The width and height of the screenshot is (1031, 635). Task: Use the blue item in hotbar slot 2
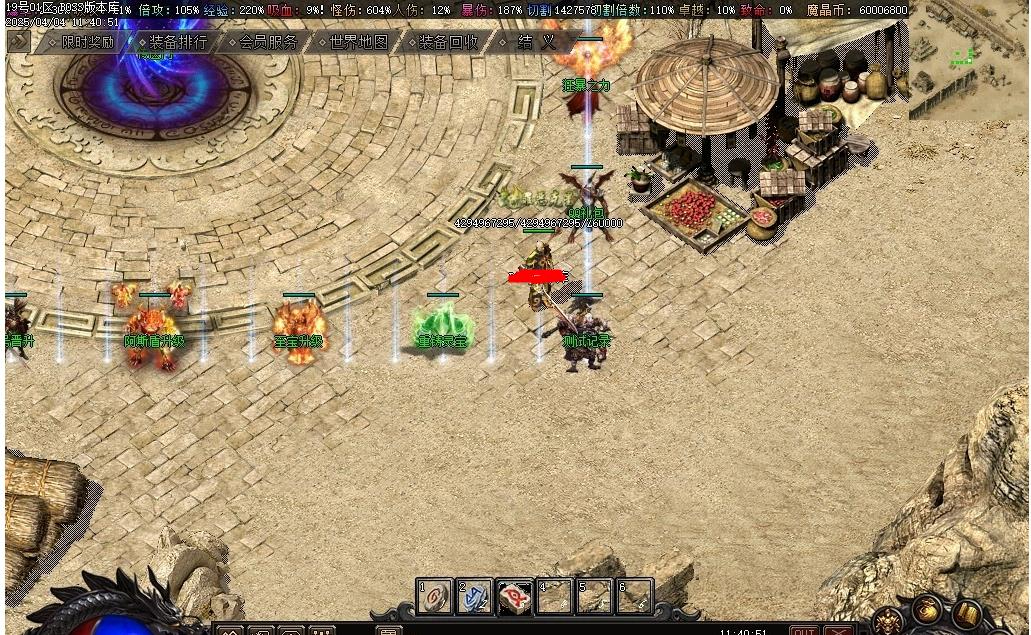[475, 597]
